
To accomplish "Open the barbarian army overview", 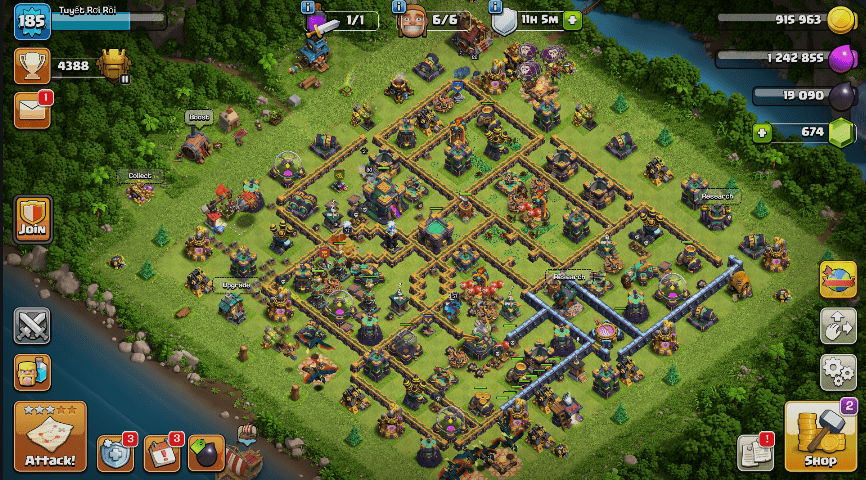I will click(32, 372).
